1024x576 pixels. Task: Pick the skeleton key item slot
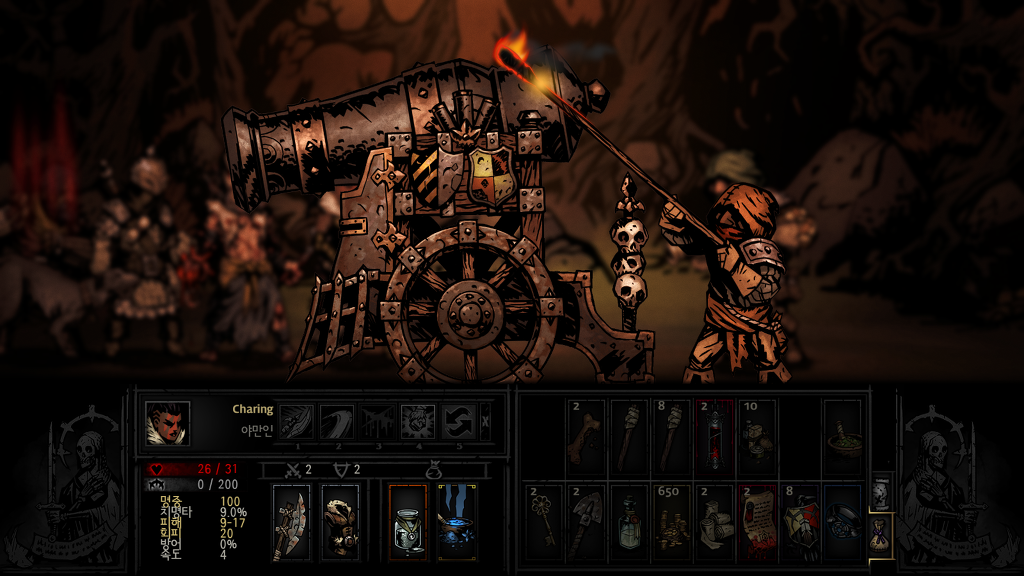543,521
